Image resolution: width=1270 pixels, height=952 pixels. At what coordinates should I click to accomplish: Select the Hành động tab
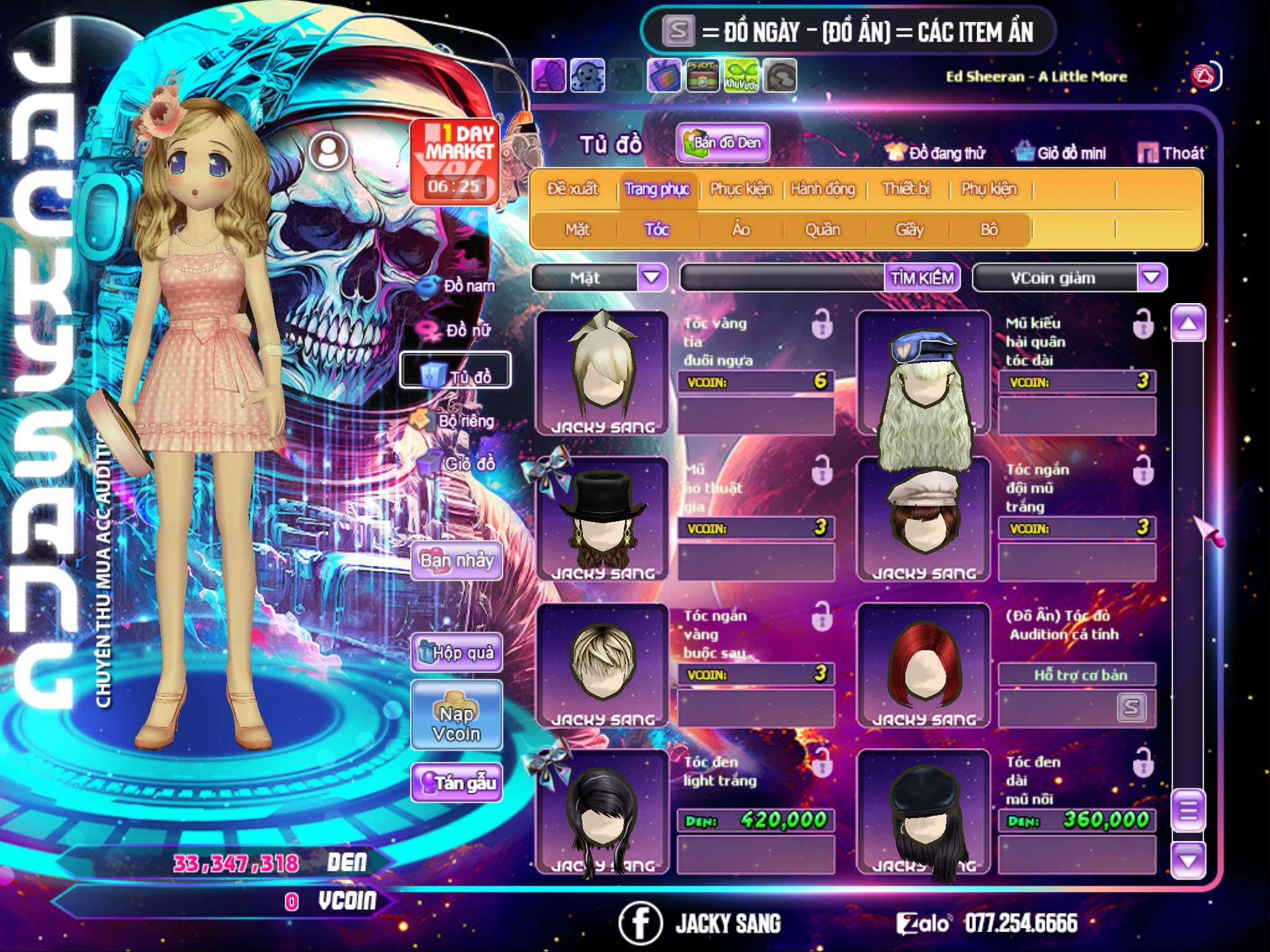[x=823, y=189]
